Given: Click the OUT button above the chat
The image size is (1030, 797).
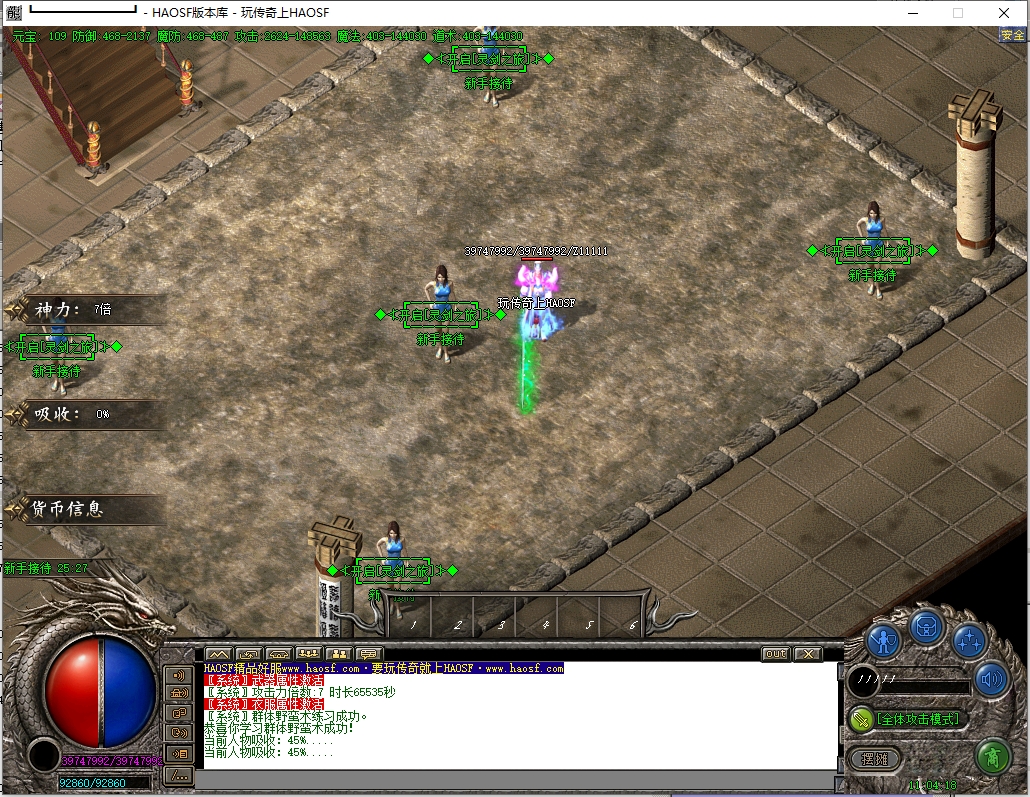Looking at the screenshot, I should [775, 654].
